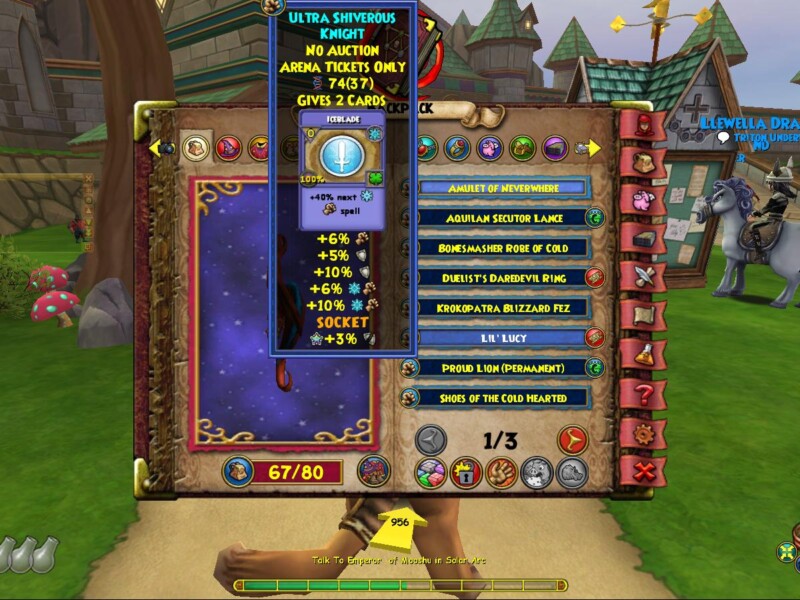
Task: Close the backpack with the red X
Action: point(641,471)
